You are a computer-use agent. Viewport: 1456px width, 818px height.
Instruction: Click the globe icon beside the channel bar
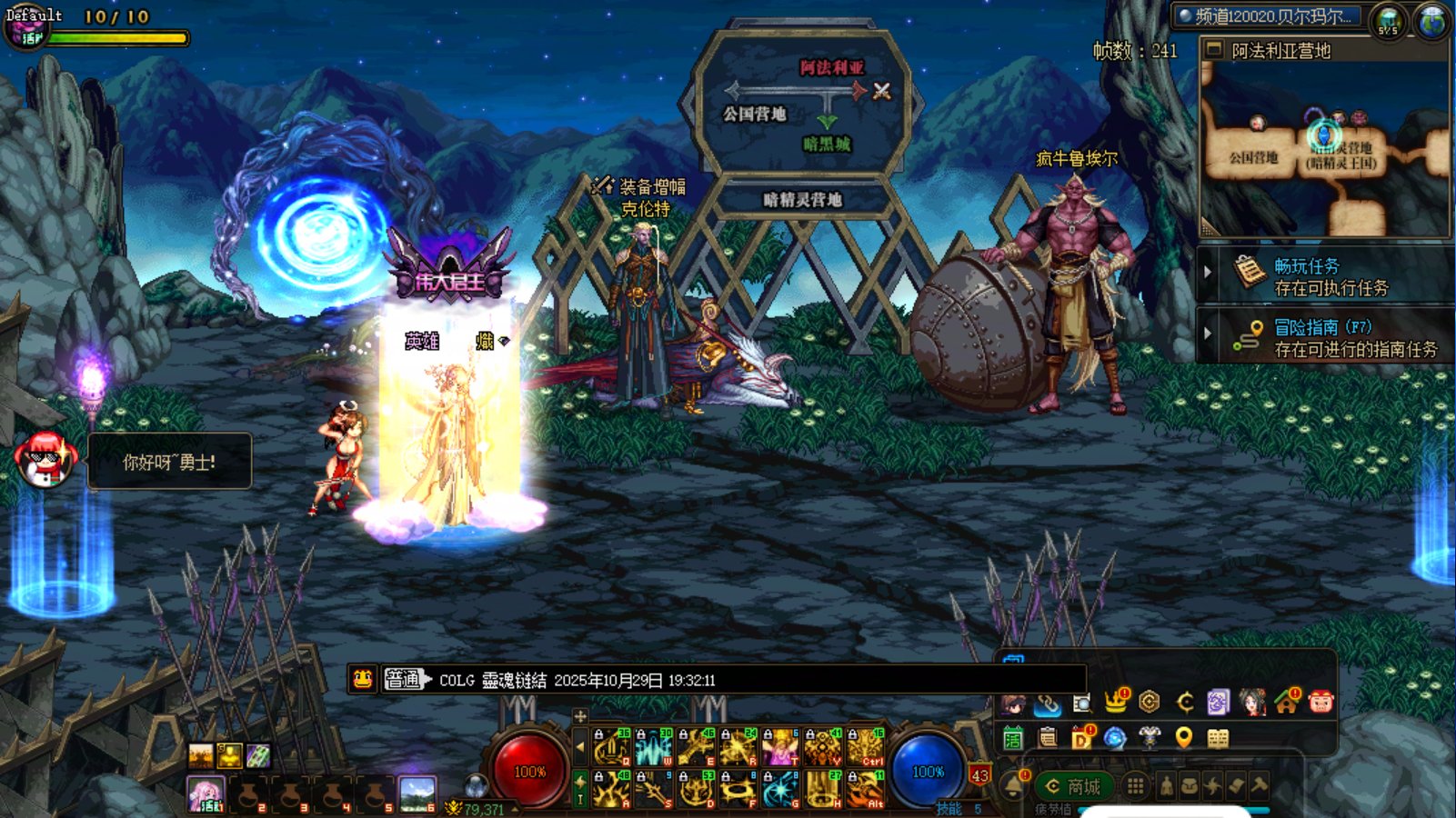[1431, 21]
